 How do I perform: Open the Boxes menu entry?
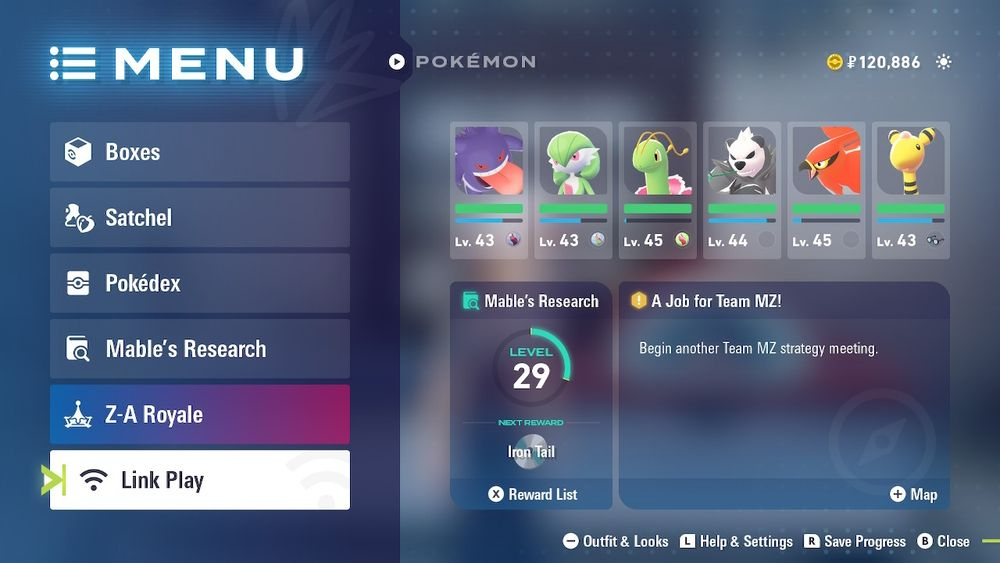[200, 152]
